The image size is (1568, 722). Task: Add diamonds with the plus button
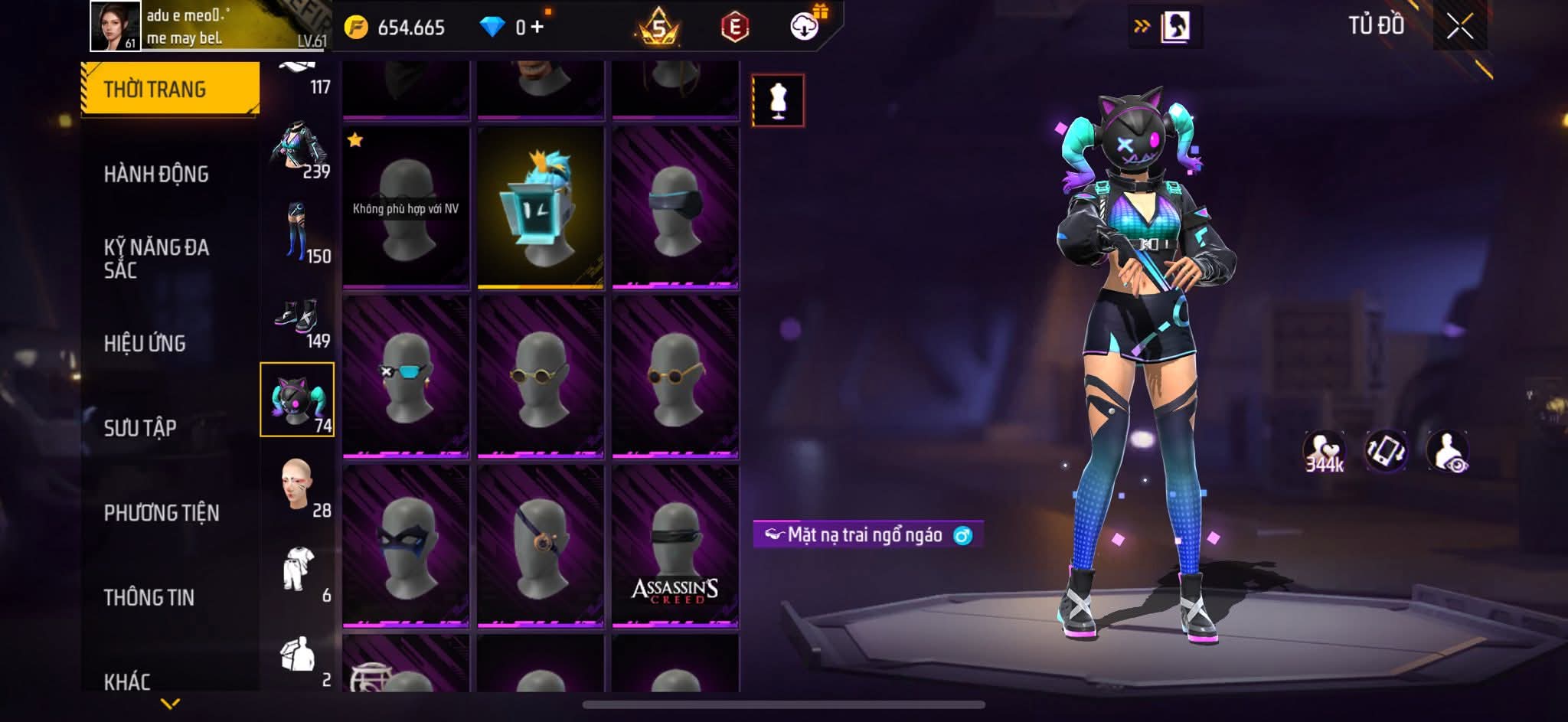pyautogui.click(x=537, y=28)
